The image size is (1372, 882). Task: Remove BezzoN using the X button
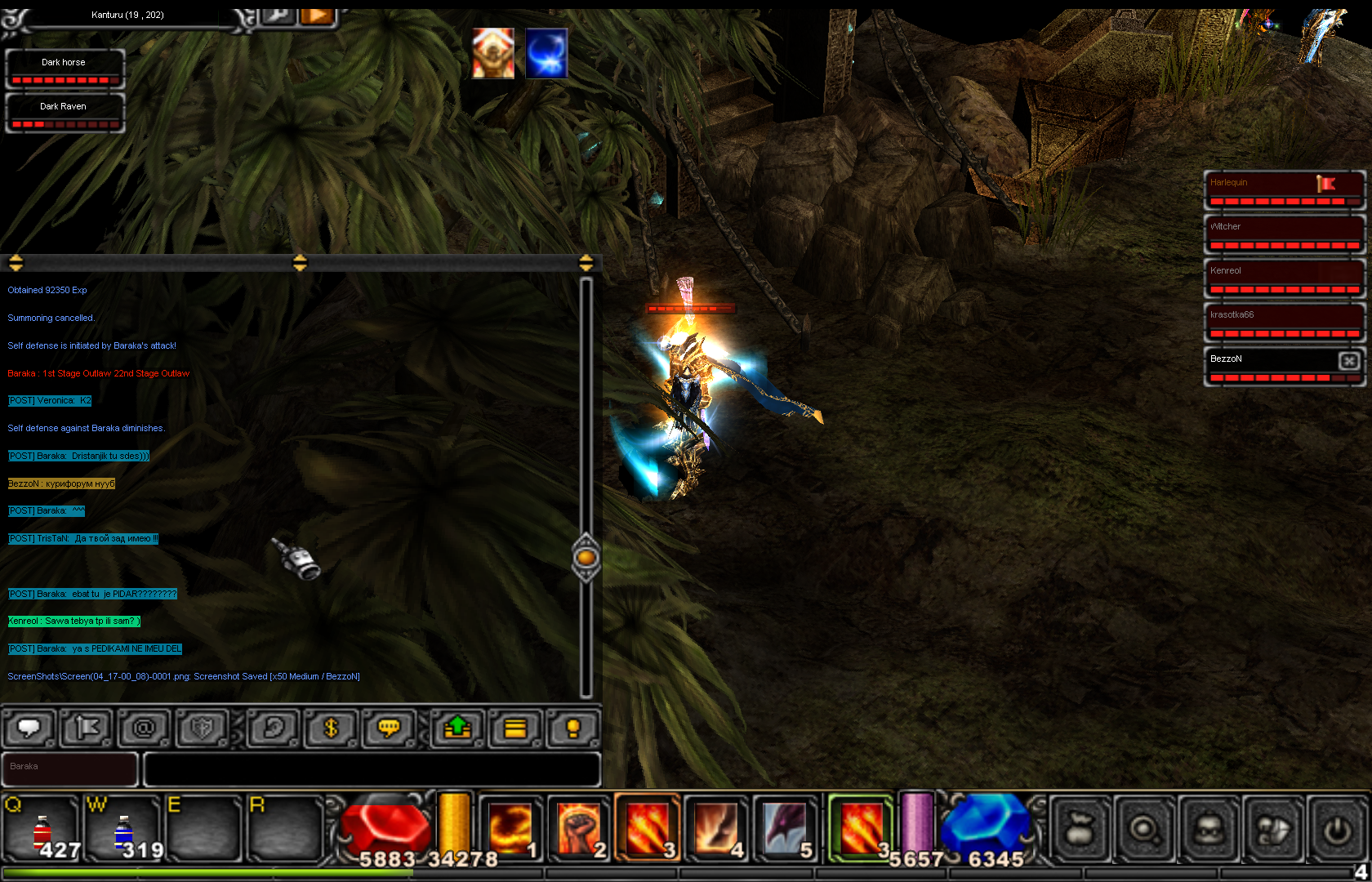[1349, 360]
